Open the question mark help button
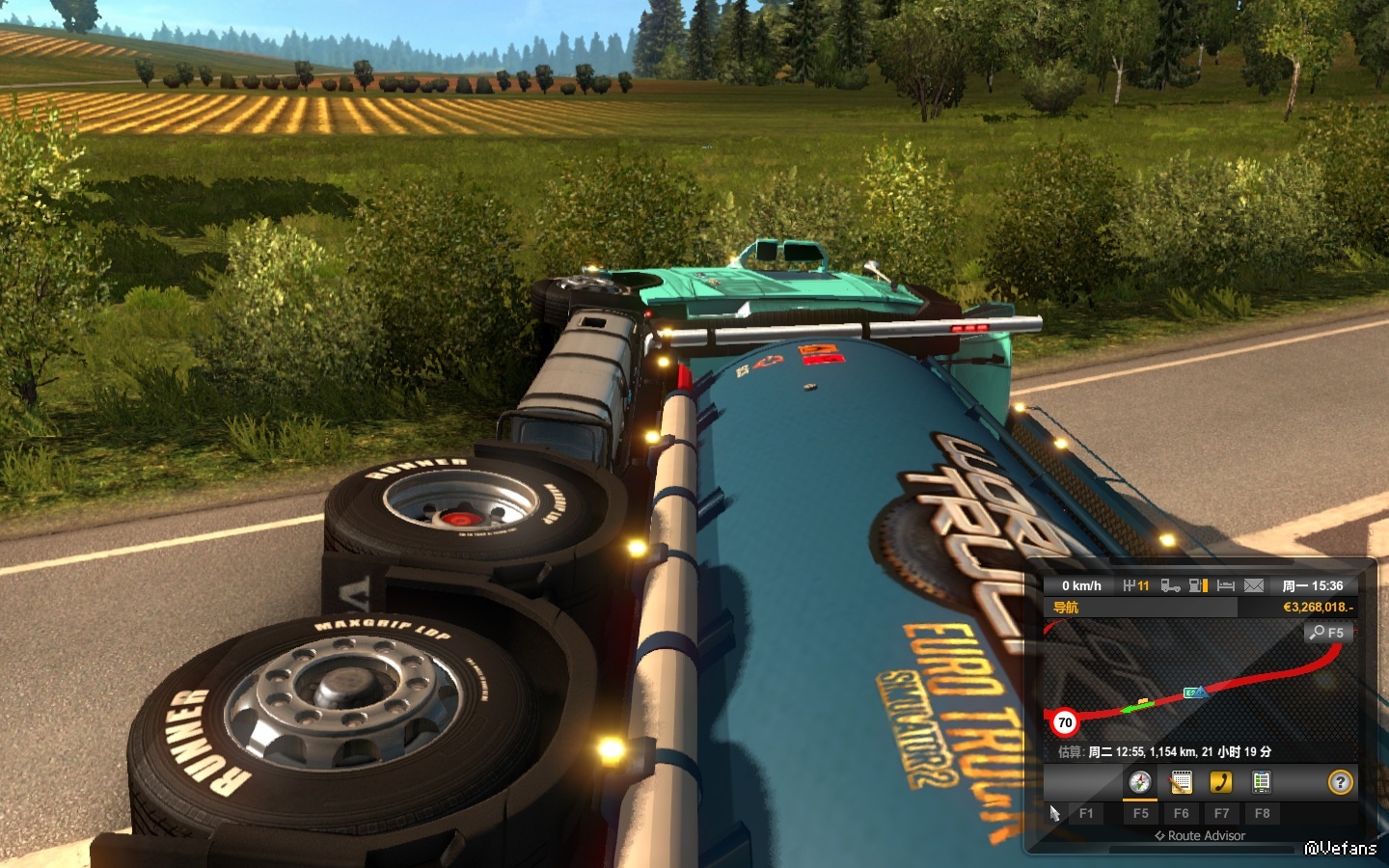 (x=1340, y=782)
